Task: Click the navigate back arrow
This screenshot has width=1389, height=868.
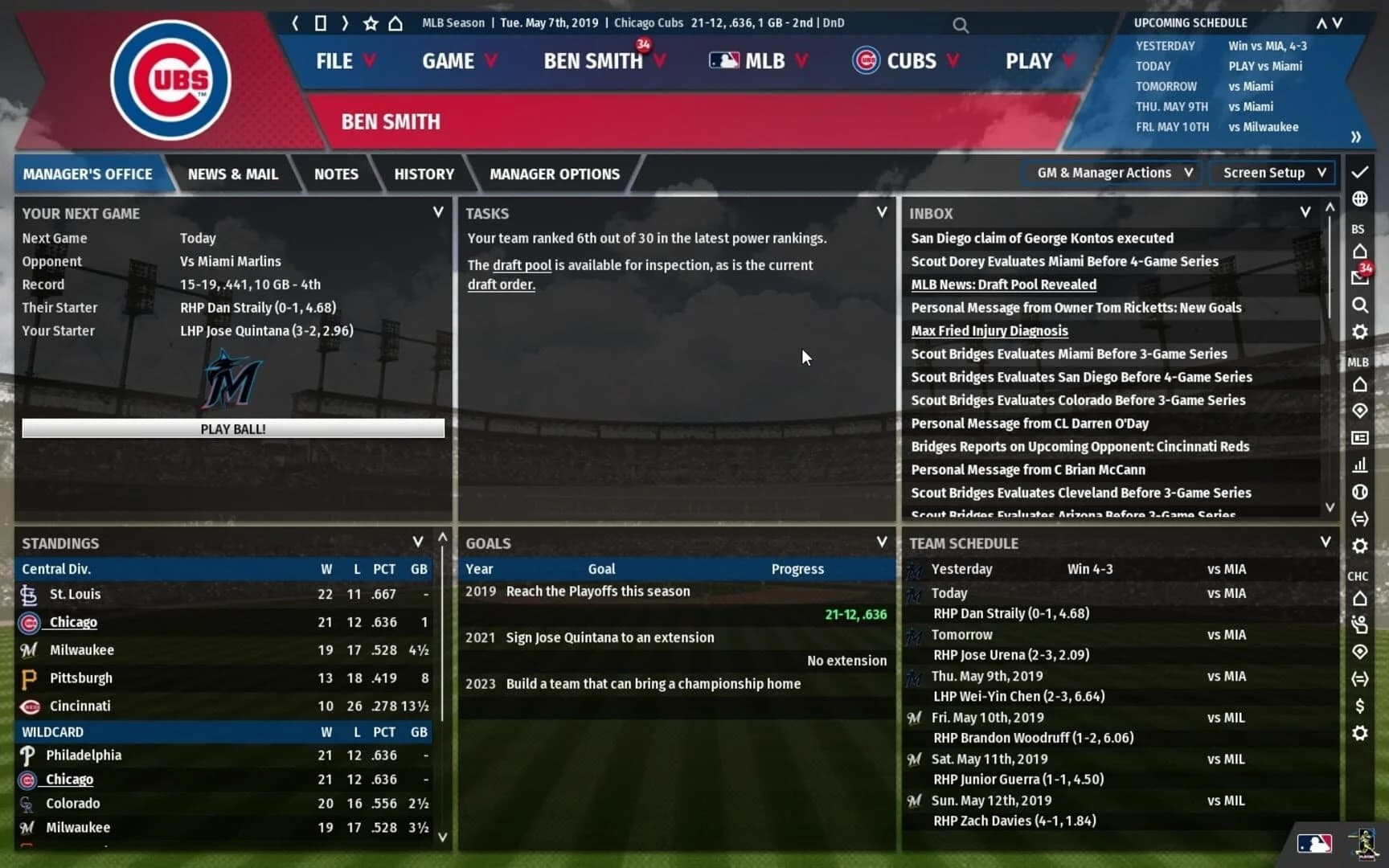Action: click(x=294, y=24)
